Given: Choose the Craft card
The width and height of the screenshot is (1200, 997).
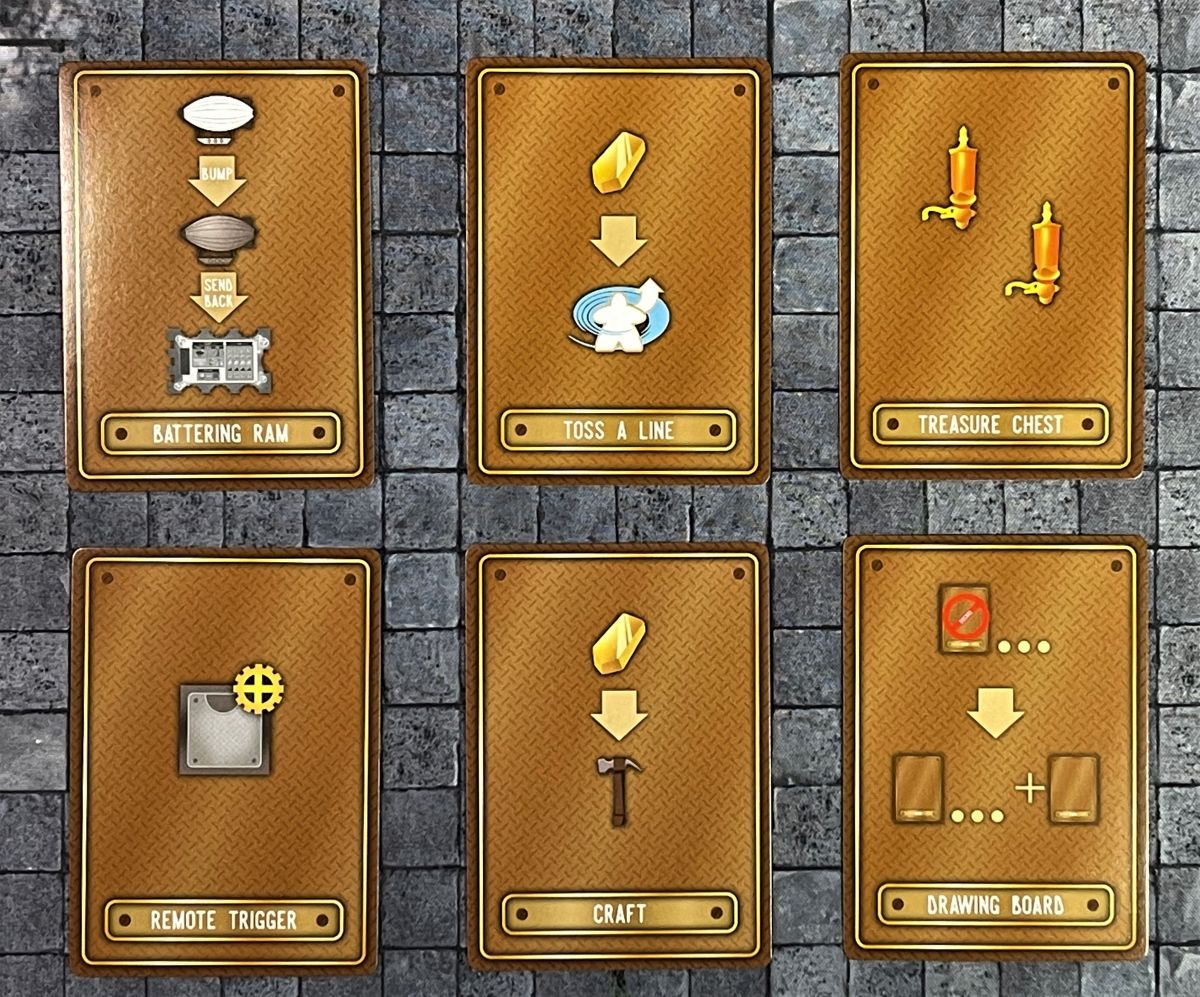Looking at the screenshot, I should (x=618, y=757).
